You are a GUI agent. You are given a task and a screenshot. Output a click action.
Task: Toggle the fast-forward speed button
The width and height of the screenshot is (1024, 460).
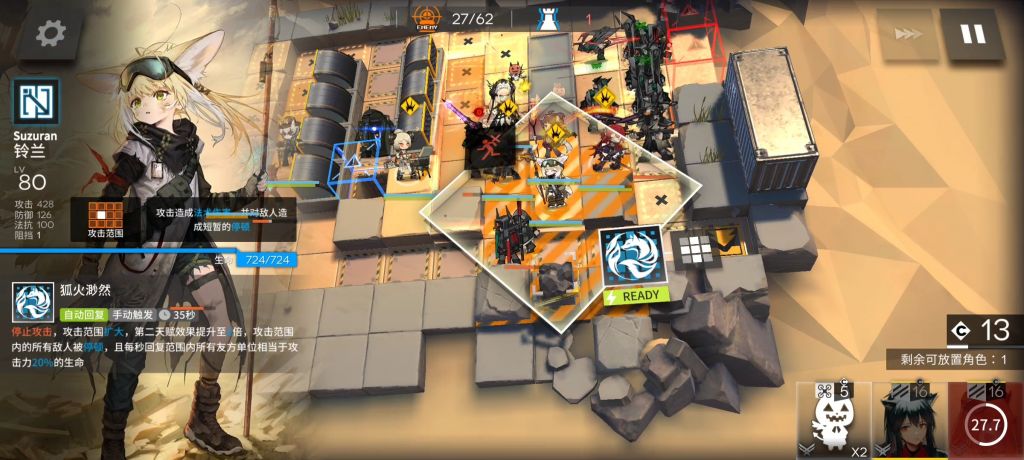[x=908, y=34]
